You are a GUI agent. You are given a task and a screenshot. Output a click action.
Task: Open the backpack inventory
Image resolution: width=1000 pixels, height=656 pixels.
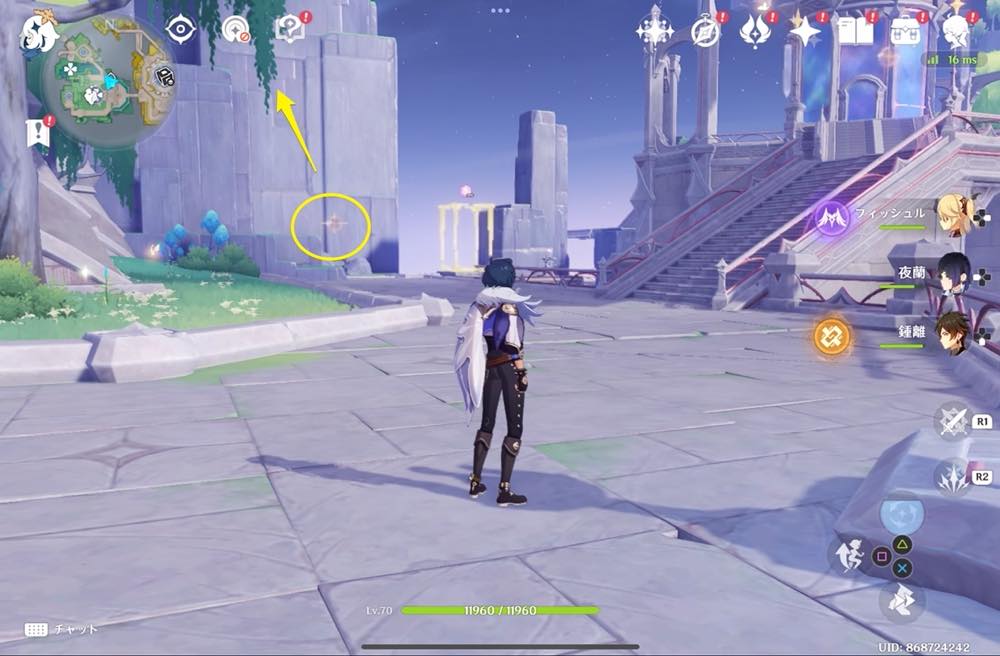(x=907, y=32)
